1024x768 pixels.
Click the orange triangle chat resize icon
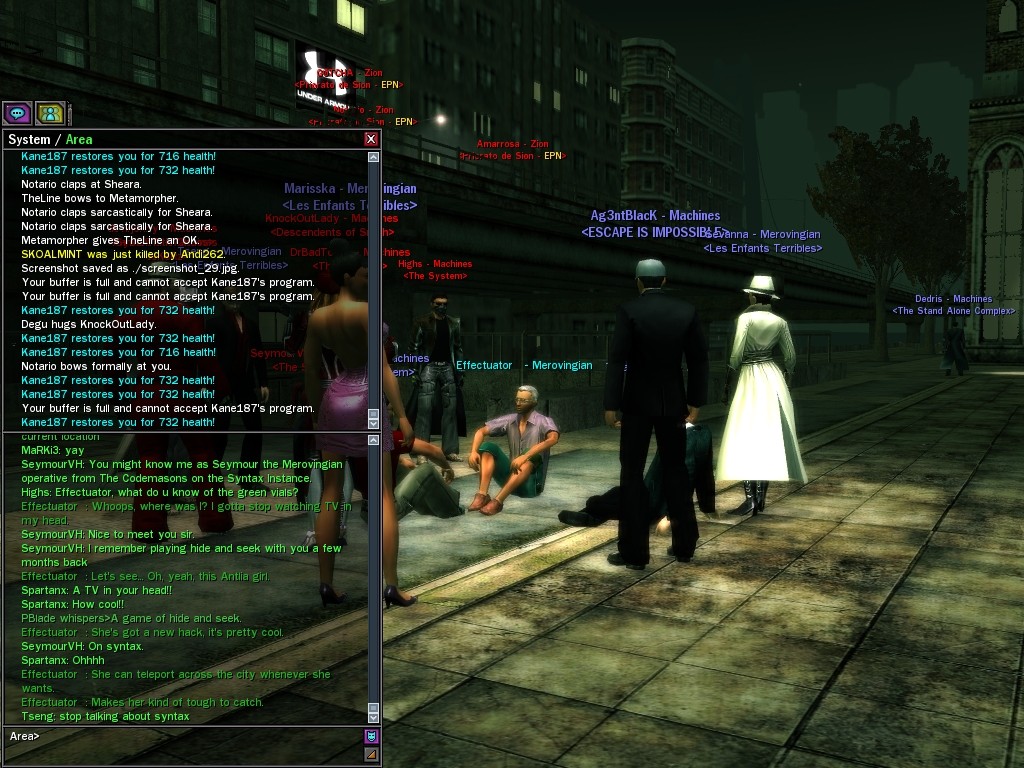[x=371, y=754]
